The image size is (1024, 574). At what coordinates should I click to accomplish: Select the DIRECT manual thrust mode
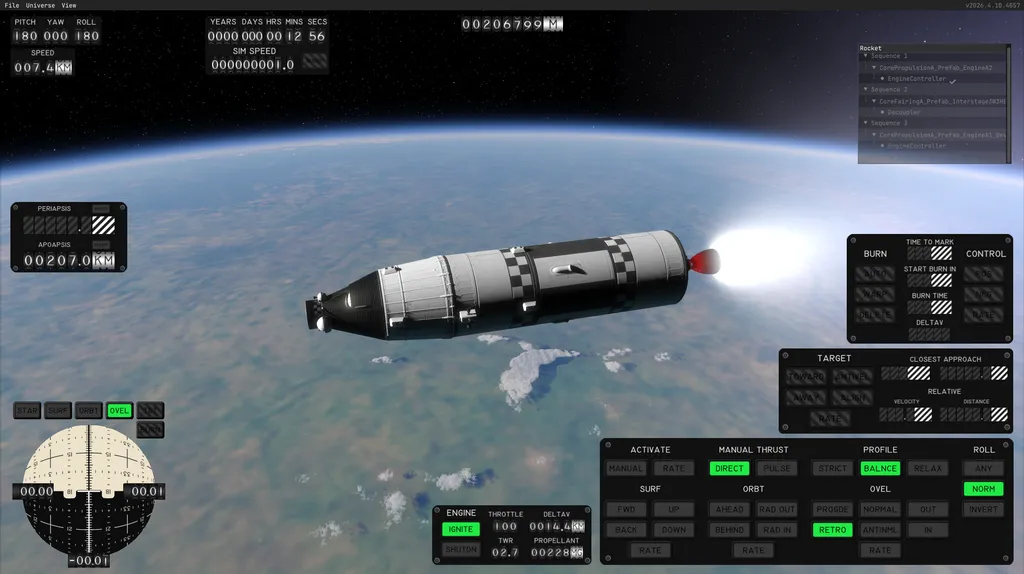coord(729,468)
